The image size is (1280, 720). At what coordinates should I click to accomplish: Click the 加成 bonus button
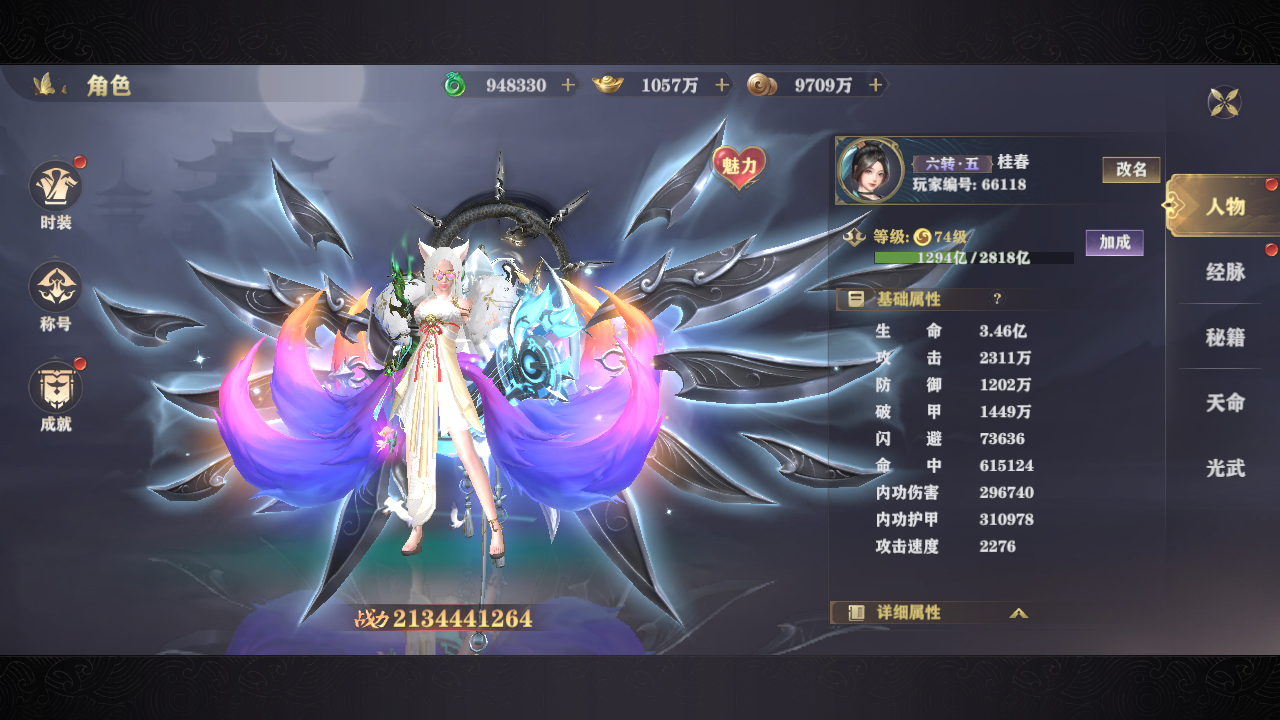pos(1114,243)
